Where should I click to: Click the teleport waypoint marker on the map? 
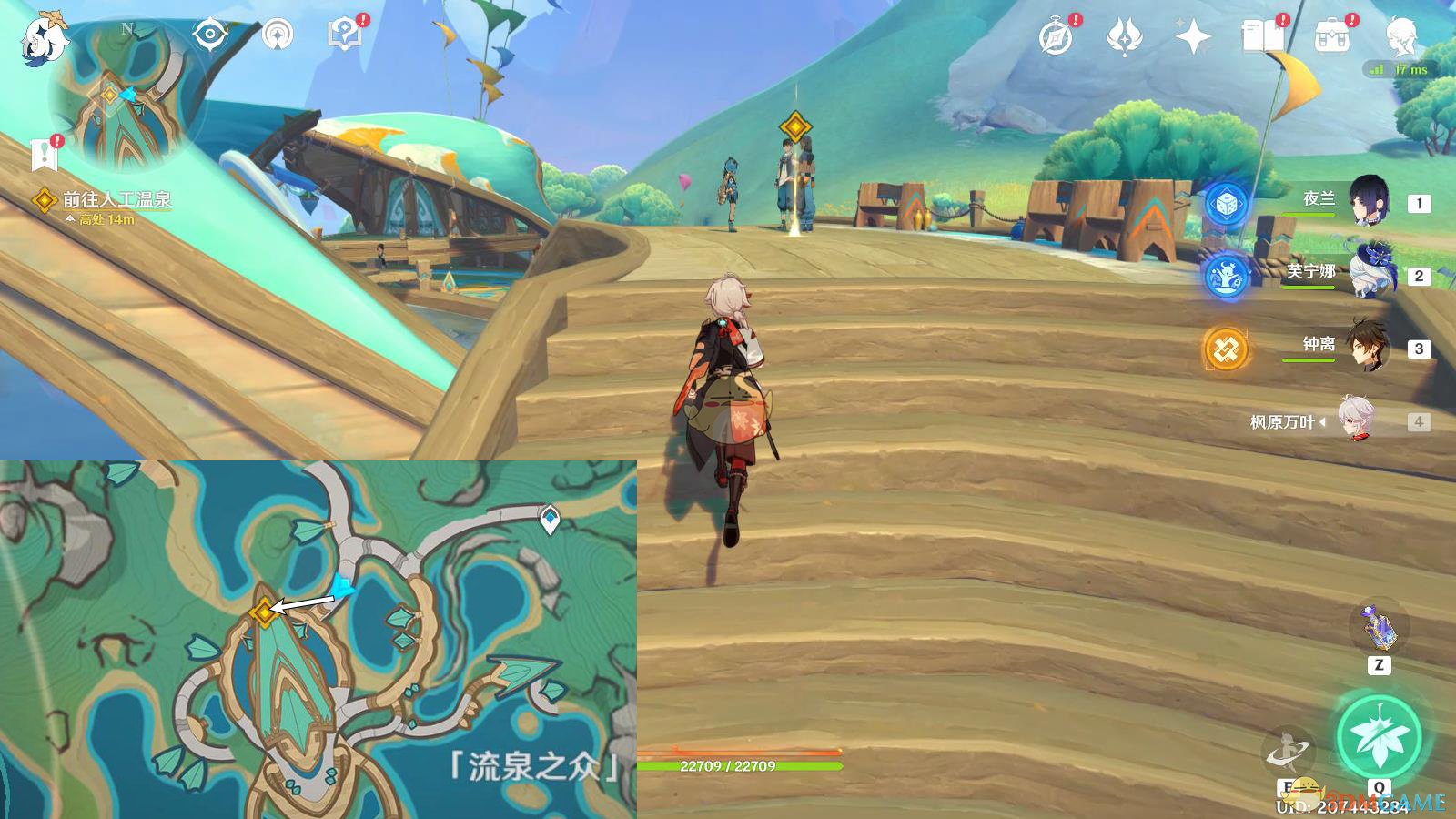(x=550, y=520)
